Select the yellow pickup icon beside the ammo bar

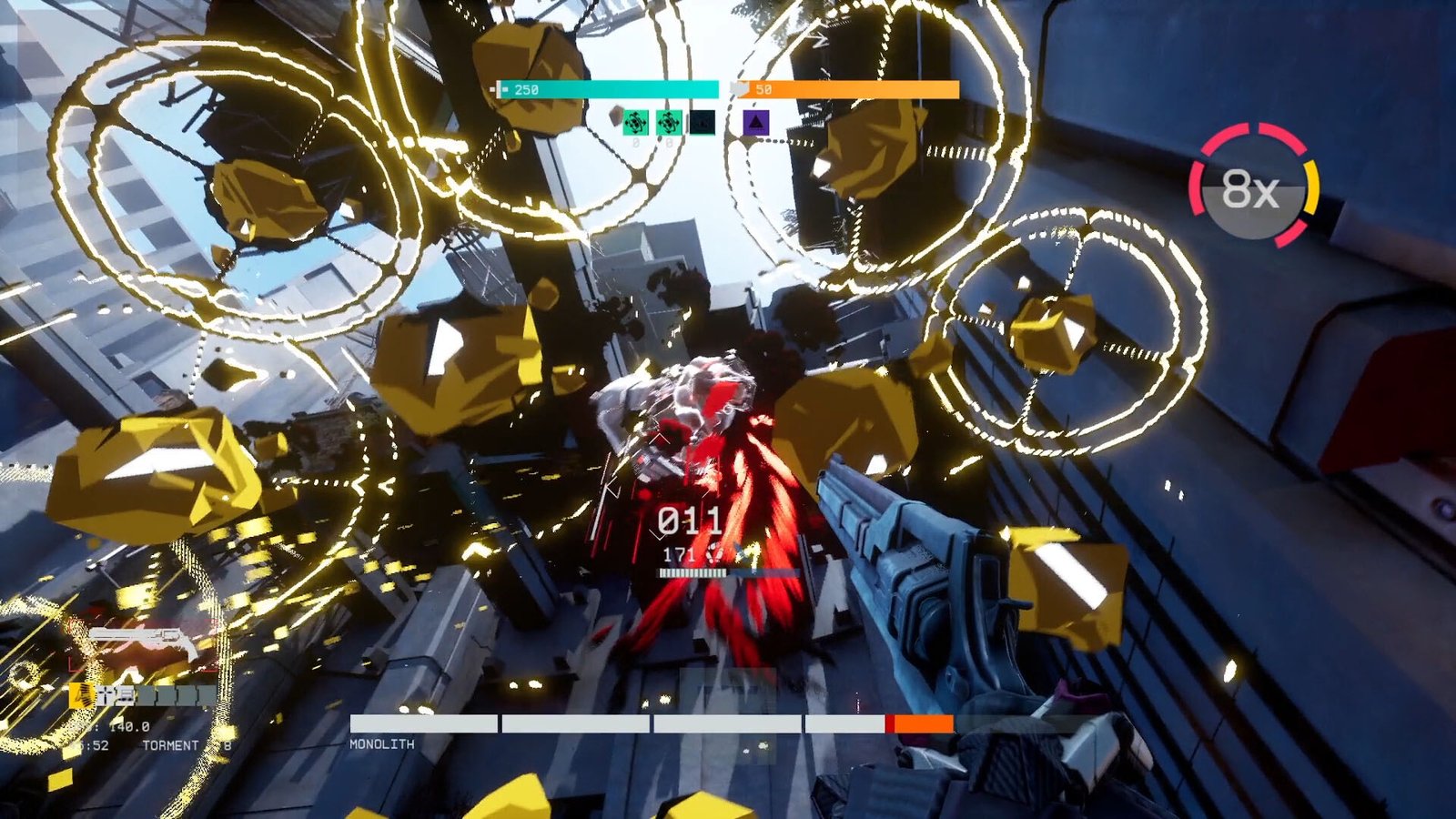coord(83,695)
